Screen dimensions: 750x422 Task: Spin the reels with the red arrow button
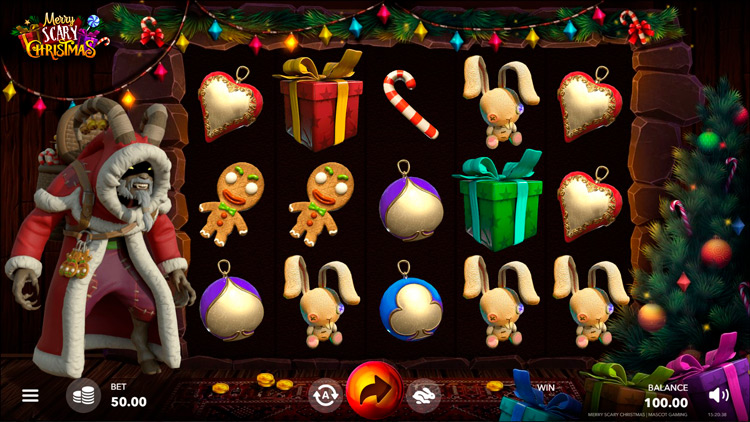click(x=374, y=391)
